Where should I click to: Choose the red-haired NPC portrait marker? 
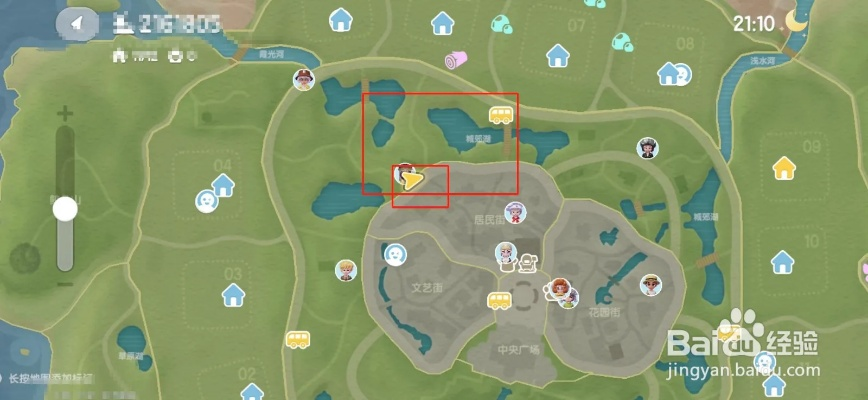560,290
